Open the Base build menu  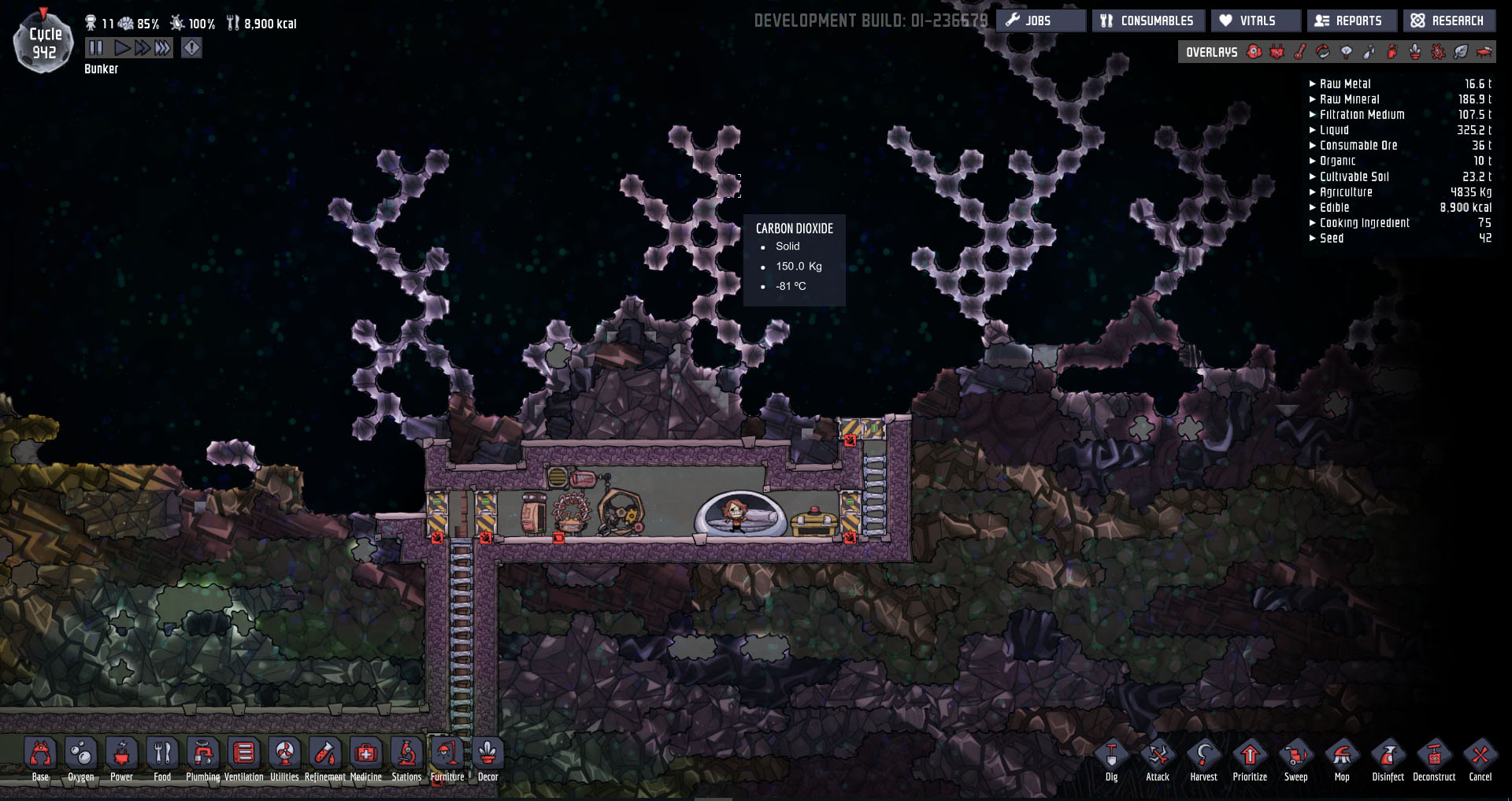tap(40, 756)
